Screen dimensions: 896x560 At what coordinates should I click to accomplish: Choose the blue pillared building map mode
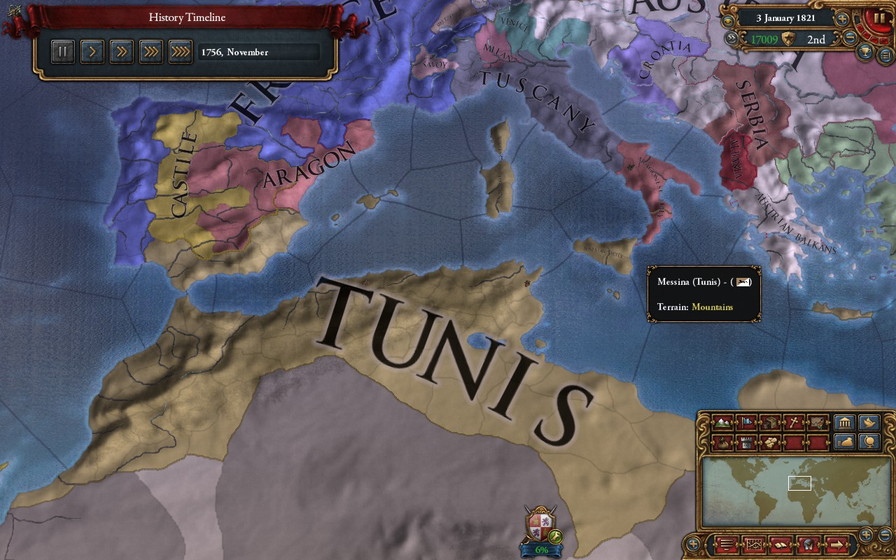844,422
